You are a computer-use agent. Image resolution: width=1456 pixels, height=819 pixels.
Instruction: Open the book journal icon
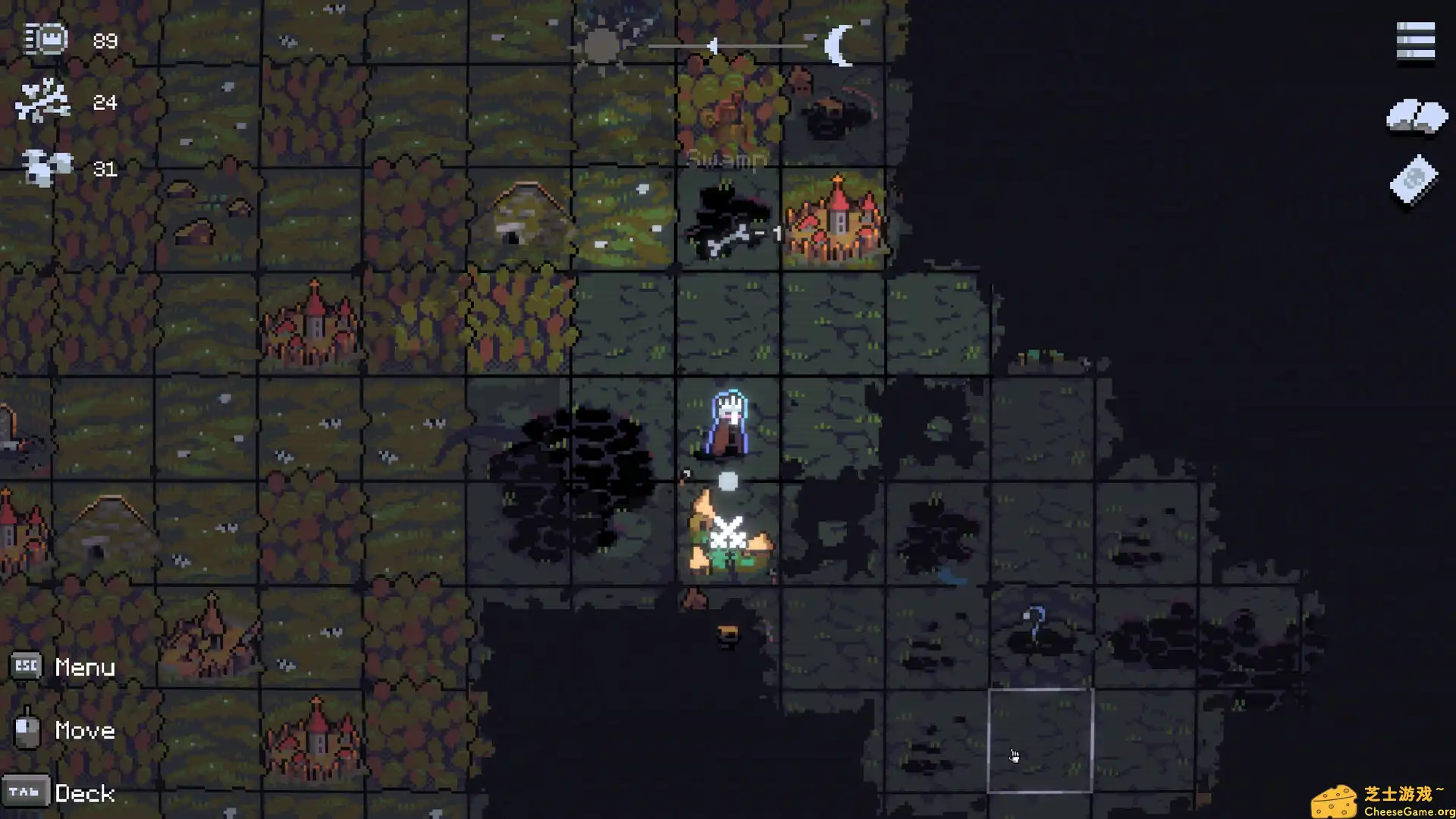pyautogui.click(x=1416, y=118)
